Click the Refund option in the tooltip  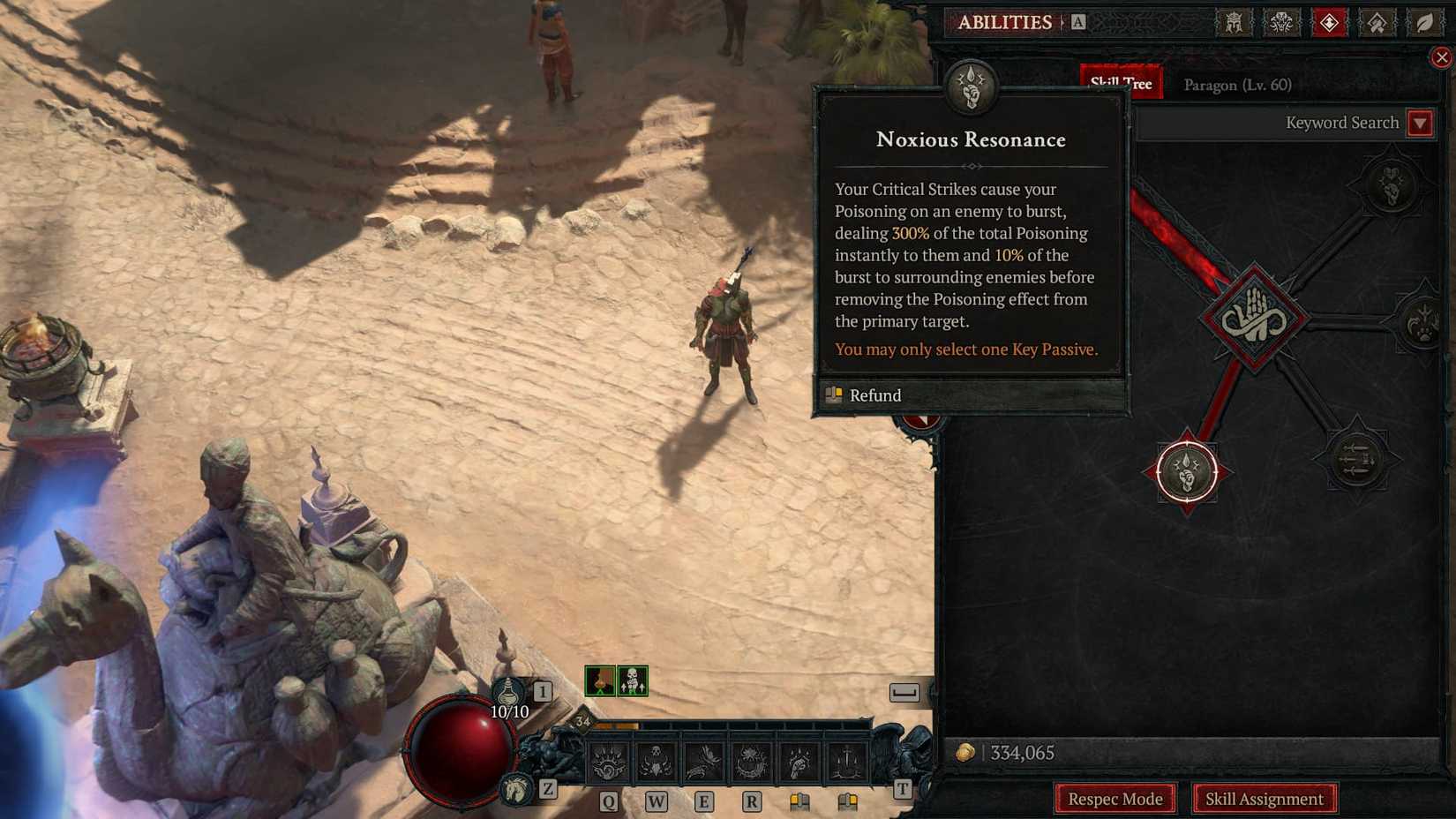874,395
